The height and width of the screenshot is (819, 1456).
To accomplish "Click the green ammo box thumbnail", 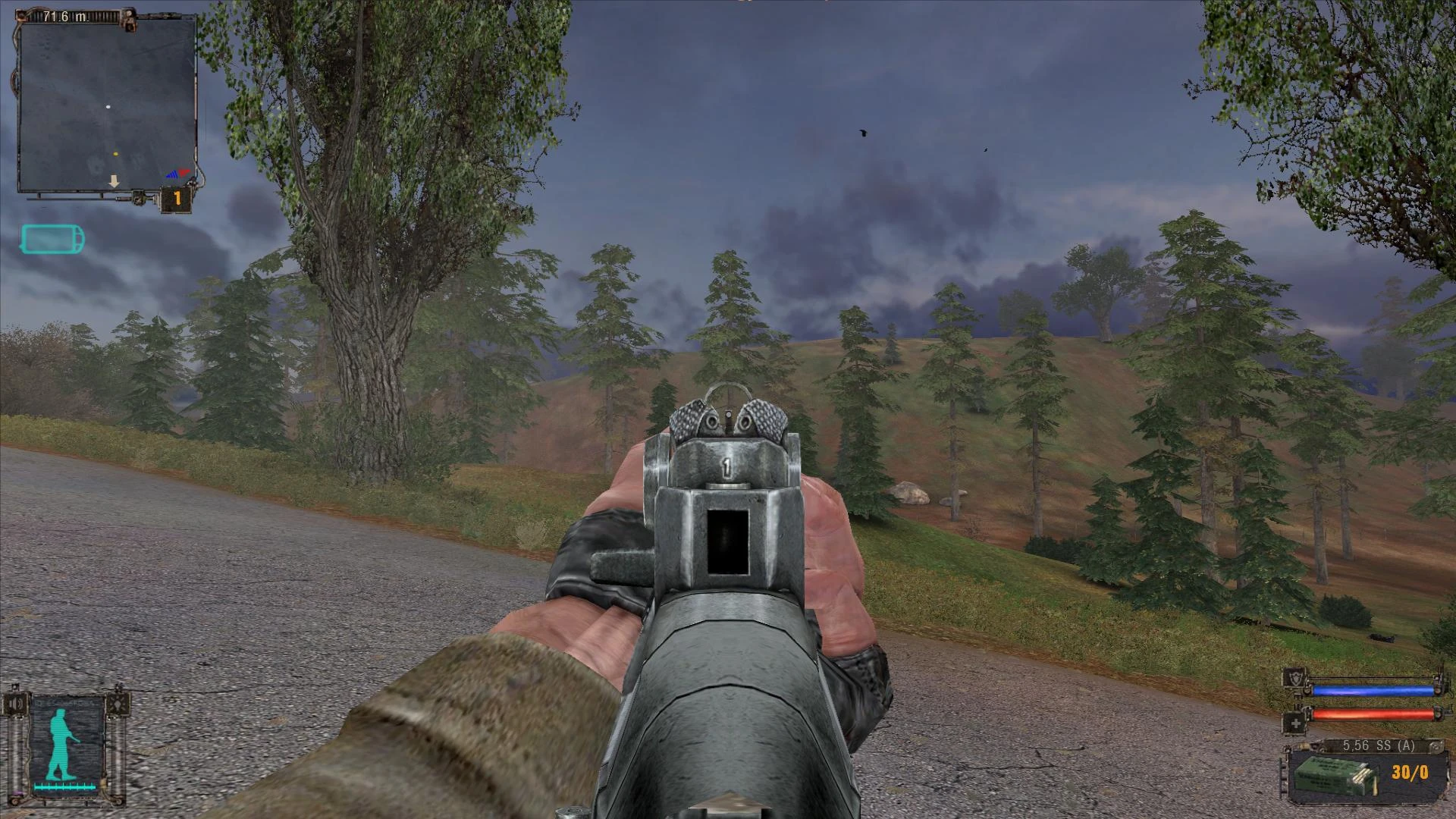I will pyautogui.click(x=1335, y=777).
